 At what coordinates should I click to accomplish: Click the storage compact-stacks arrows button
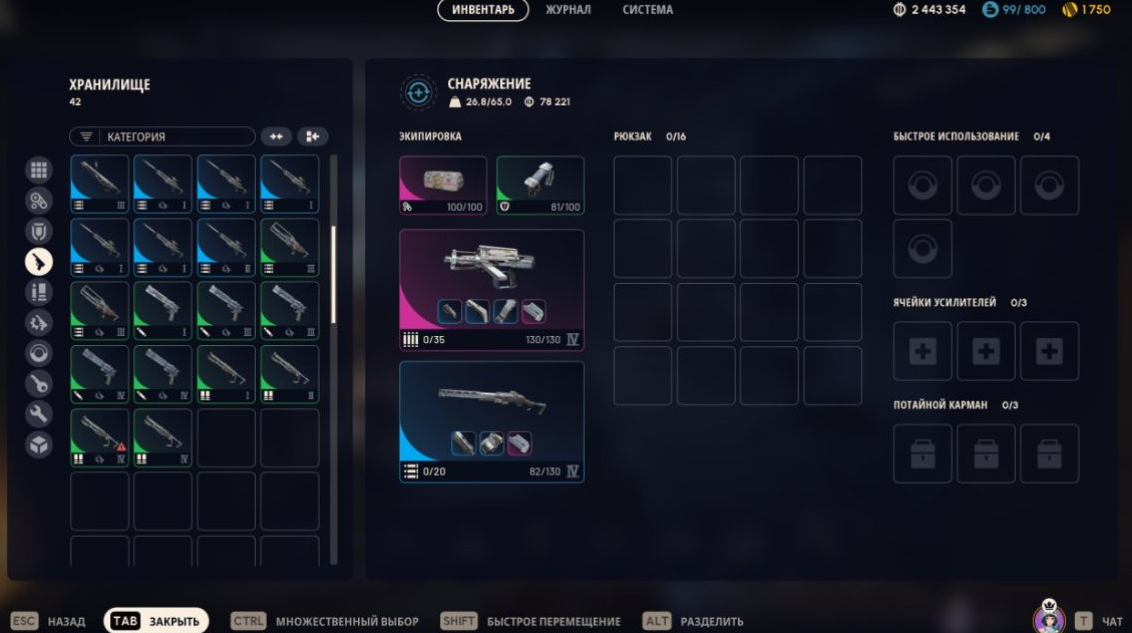276,137
